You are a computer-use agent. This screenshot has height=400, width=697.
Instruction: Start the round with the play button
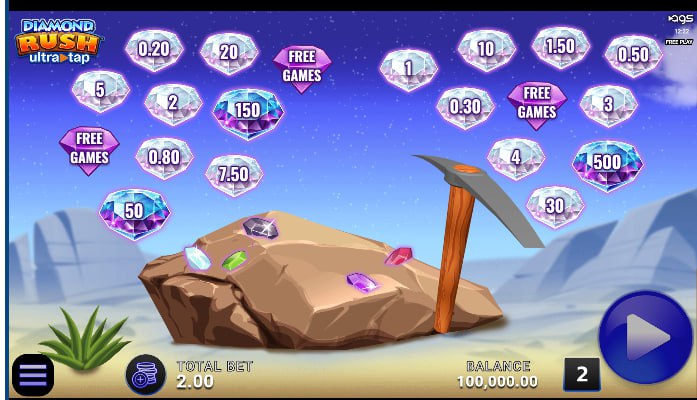coord(644,337)
